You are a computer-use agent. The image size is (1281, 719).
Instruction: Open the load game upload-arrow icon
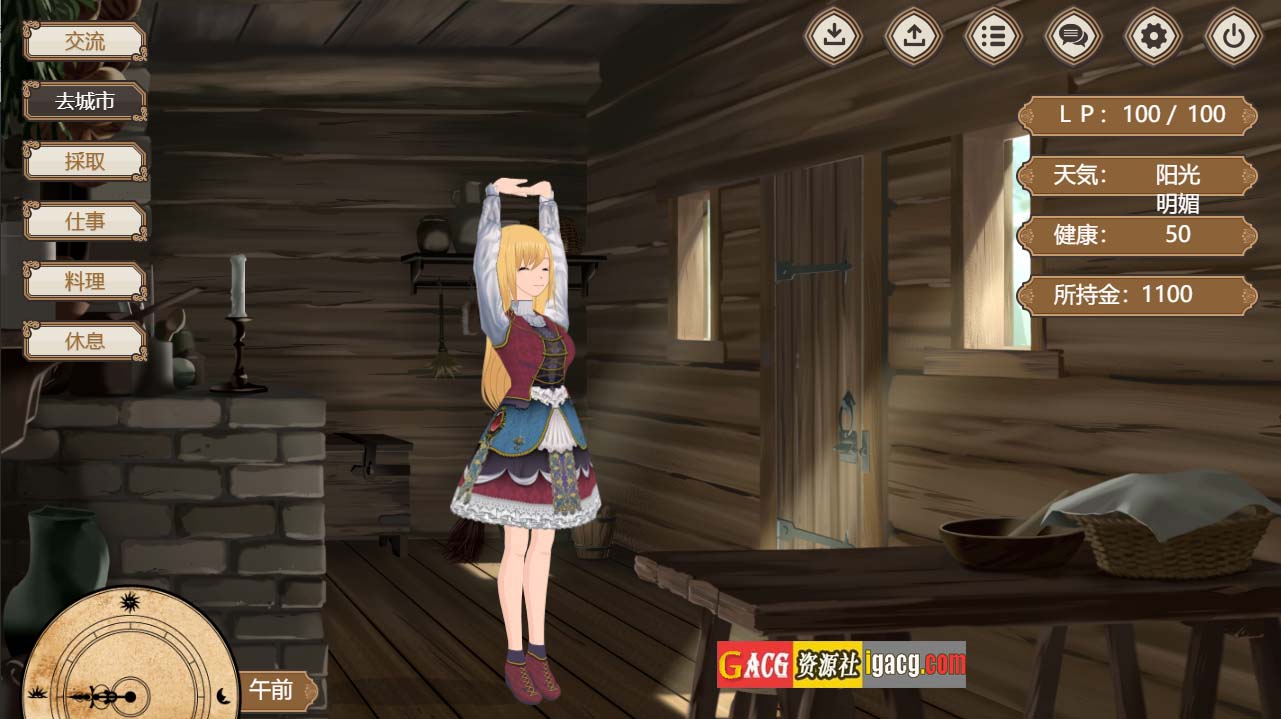coord(914,37)
